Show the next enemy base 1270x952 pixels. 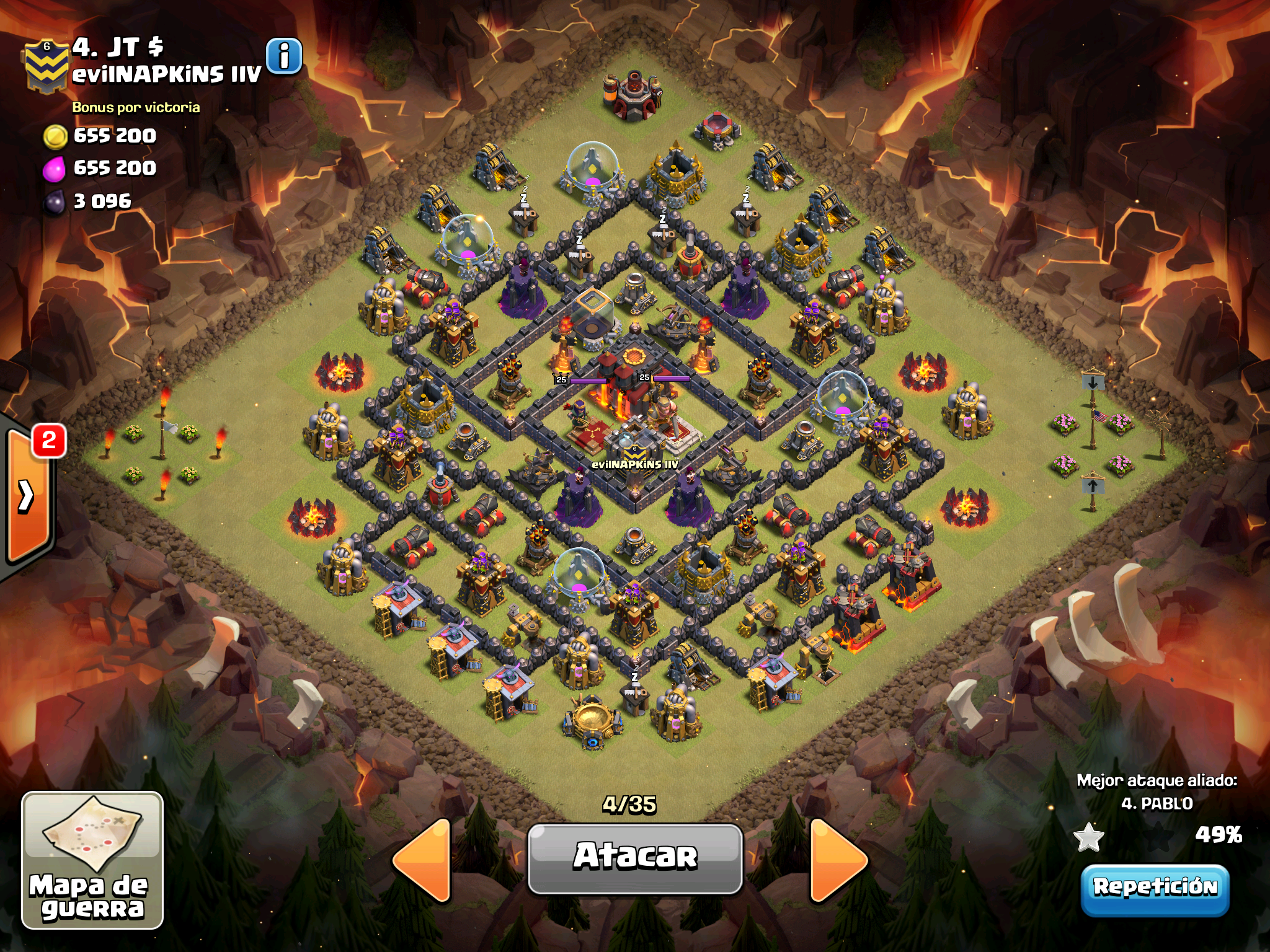tap(838, 860)
